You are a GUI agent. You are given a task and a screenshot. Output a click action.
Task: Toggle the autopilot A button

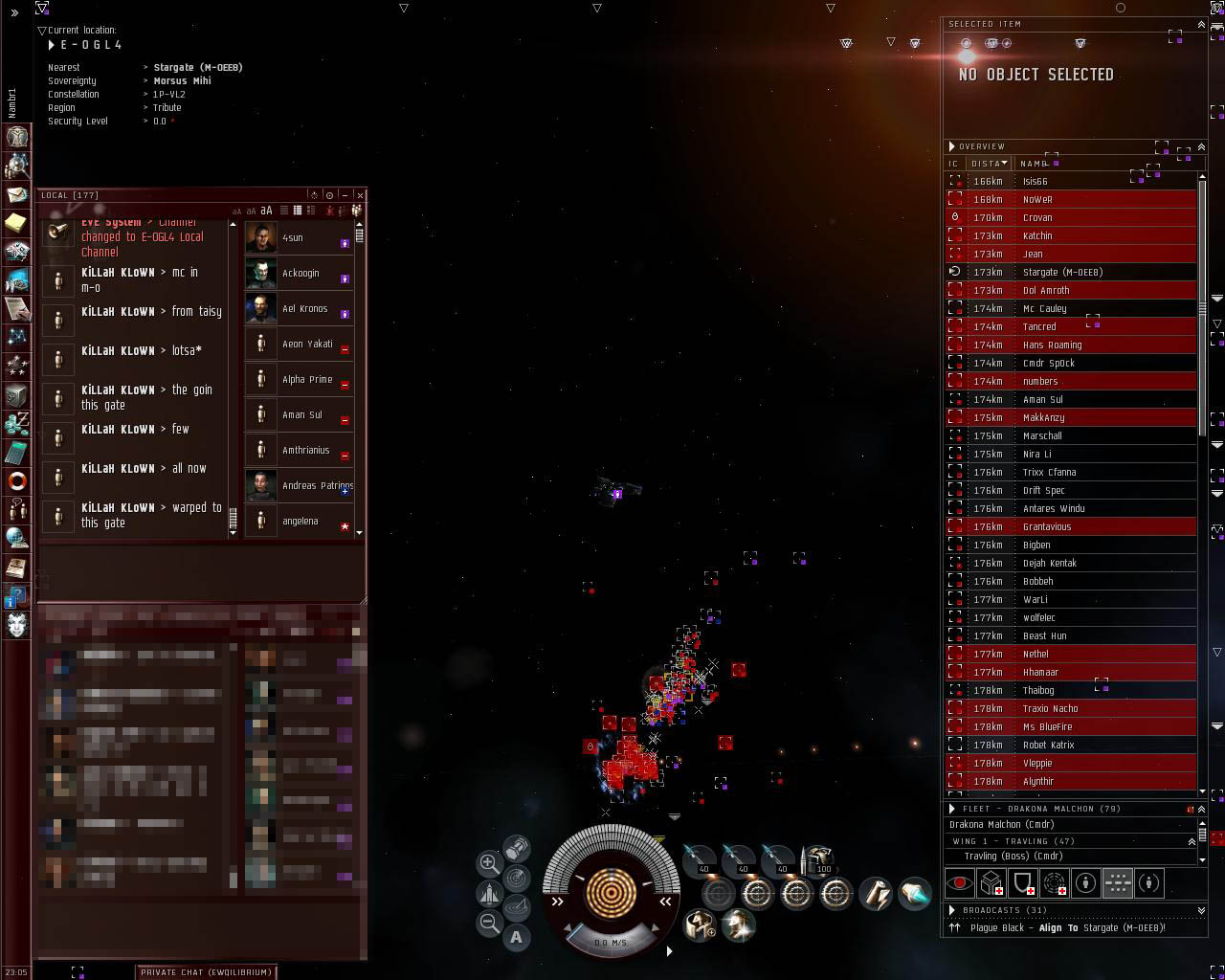[x=517, y=938]
